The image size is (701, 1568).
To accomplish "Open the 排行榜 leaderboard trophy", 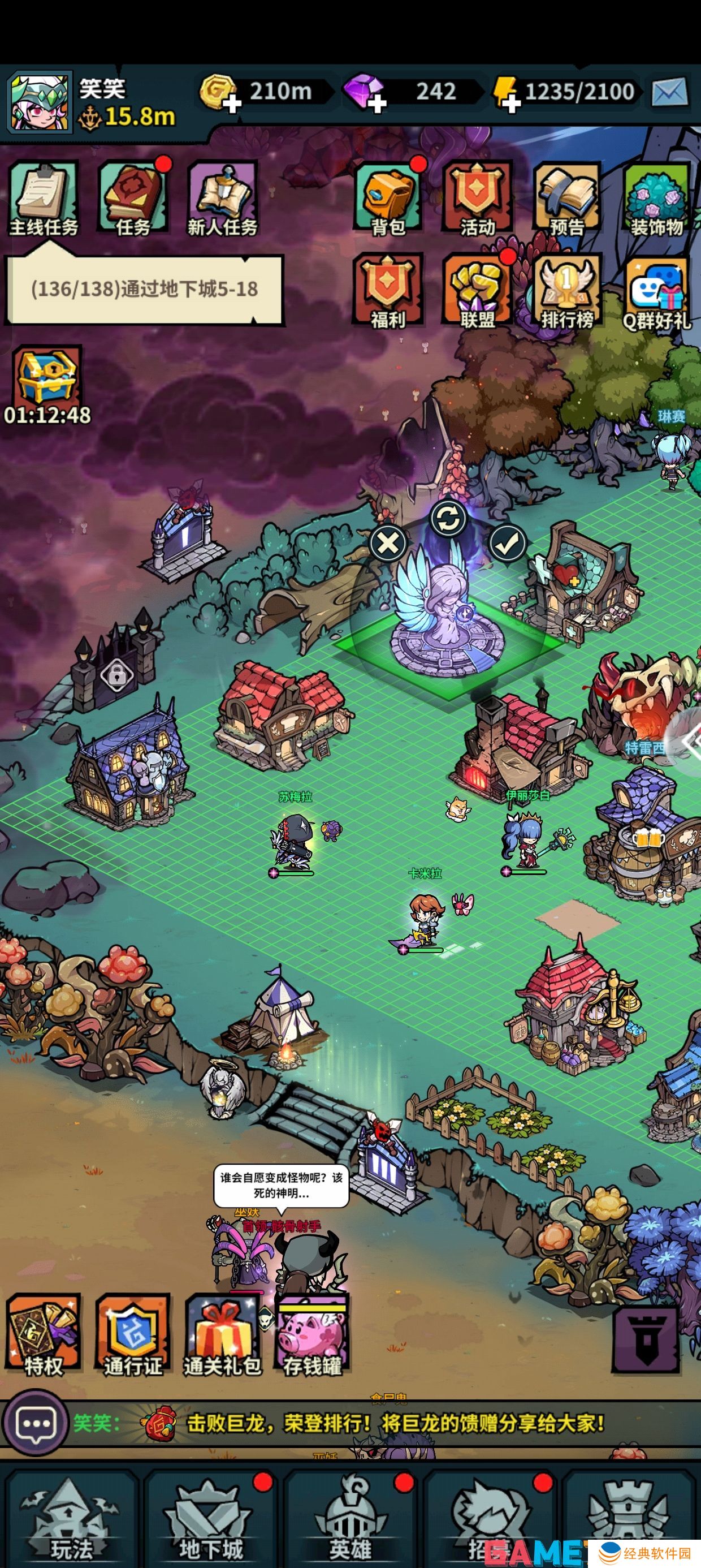I will pyautogui.click(x=567, y=290).
